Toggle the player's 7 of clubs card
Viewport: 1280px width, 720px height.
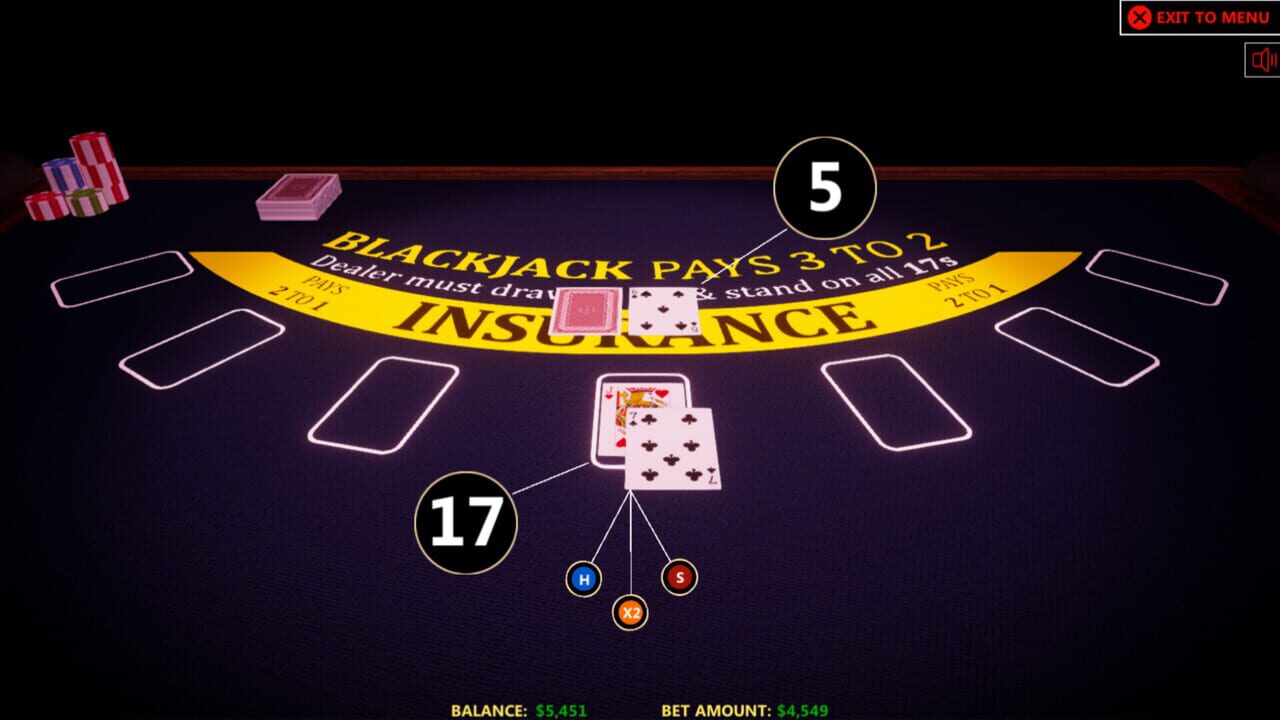coord(672,450)
